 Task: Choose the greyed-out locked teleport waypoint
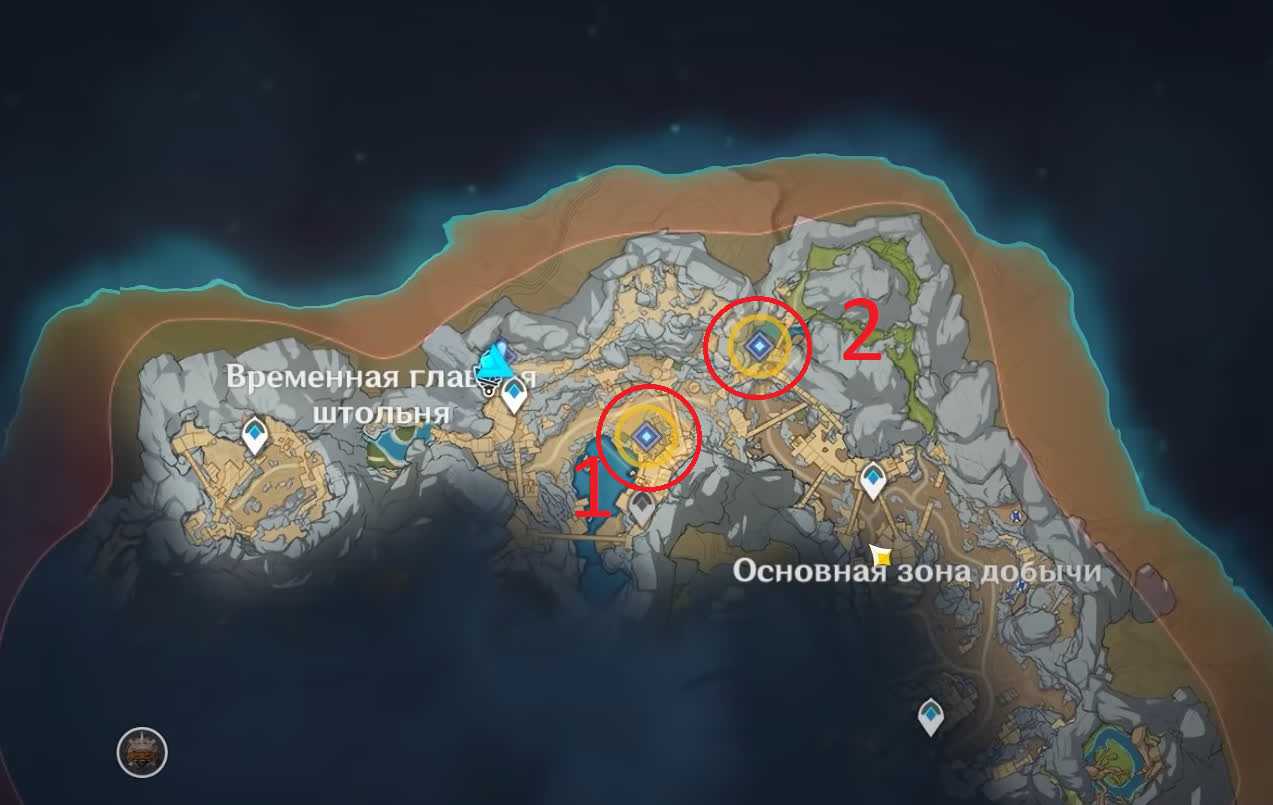(x=641, y=508)
